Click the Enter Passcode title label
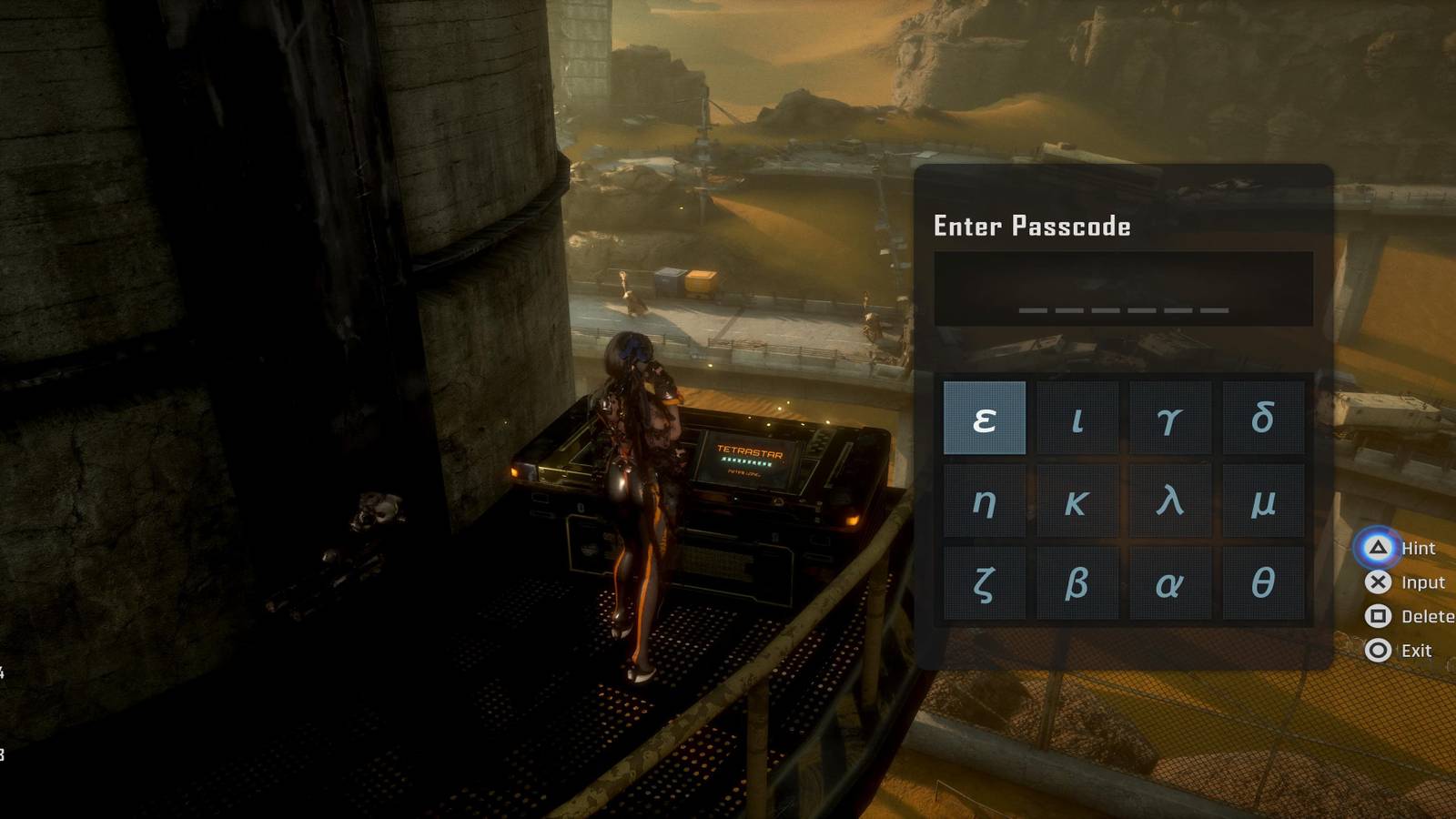The width and height of the screenshot is (1456, 819). (1033, 227)
